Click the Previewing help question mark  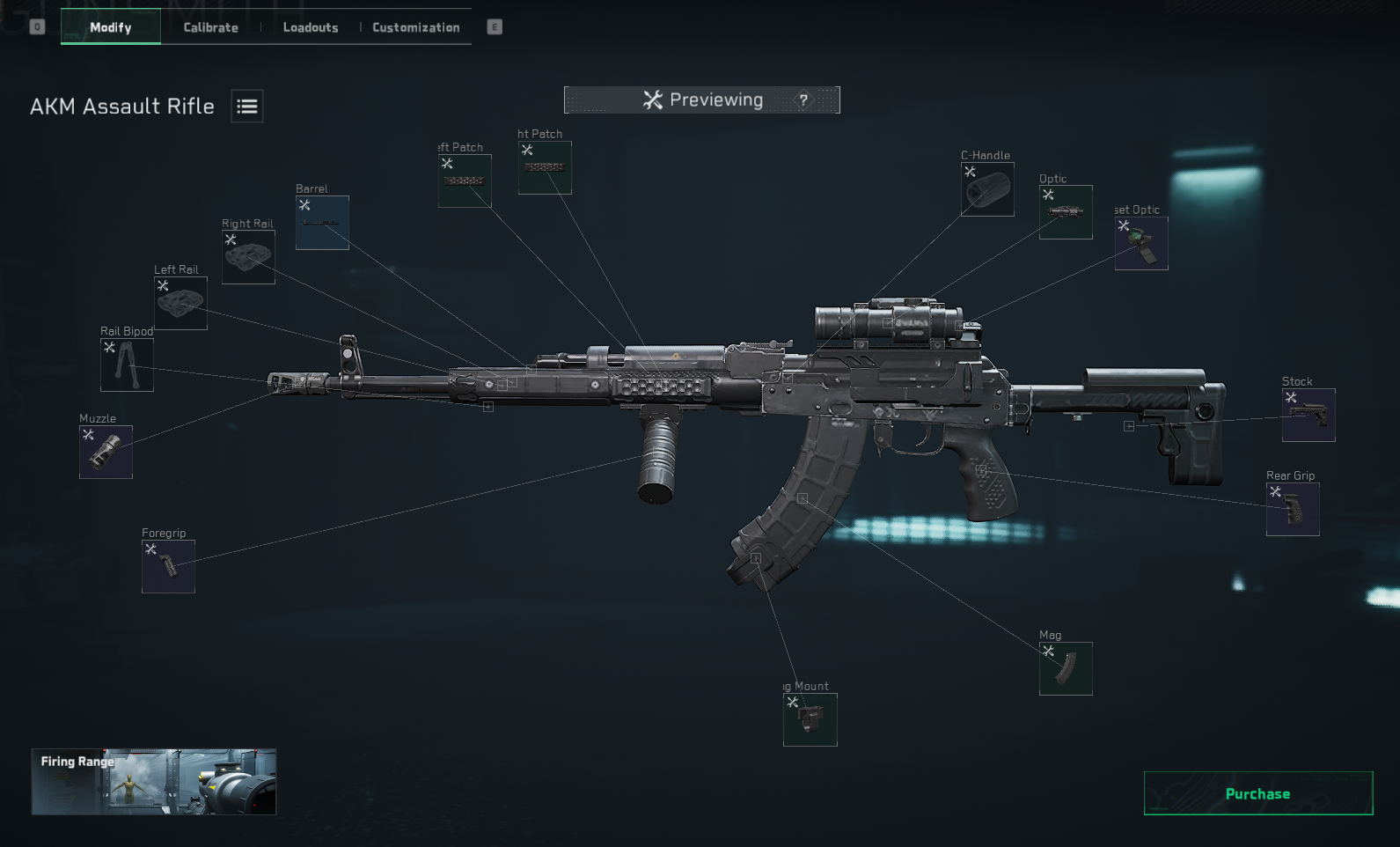click(803, 100)
